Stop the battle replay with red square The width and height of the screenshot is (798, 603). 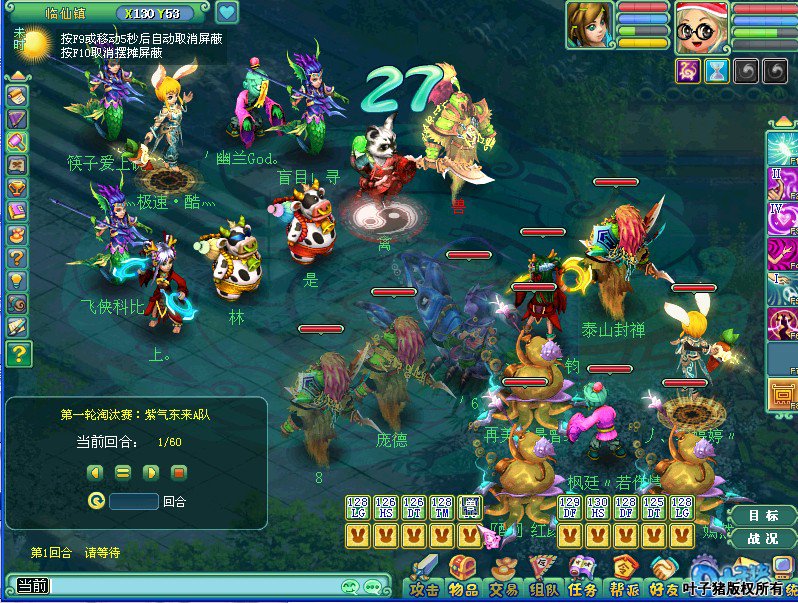pos(179,471)
